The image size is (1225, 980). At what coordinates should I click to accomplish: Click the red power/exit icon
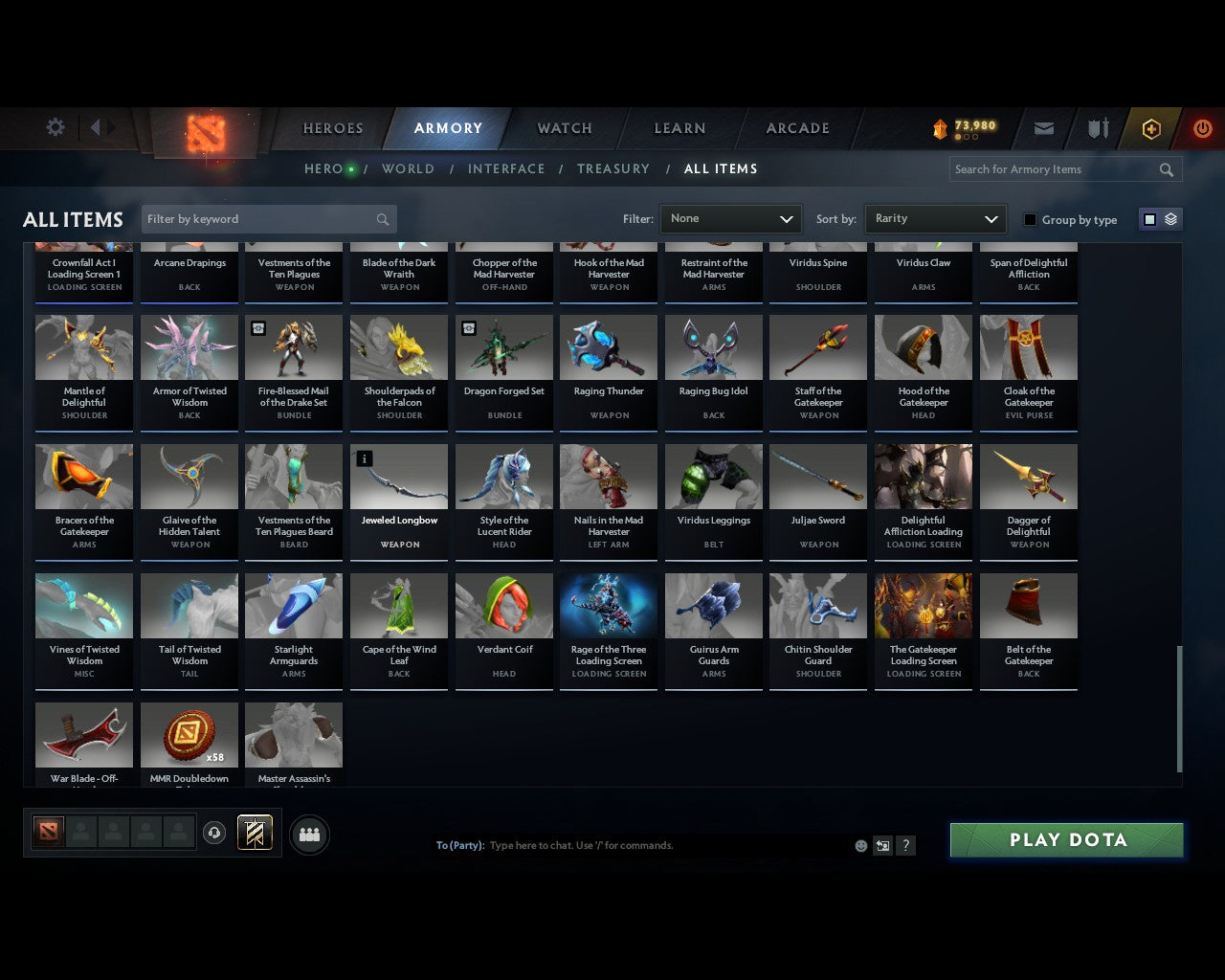coord(1202,128)
